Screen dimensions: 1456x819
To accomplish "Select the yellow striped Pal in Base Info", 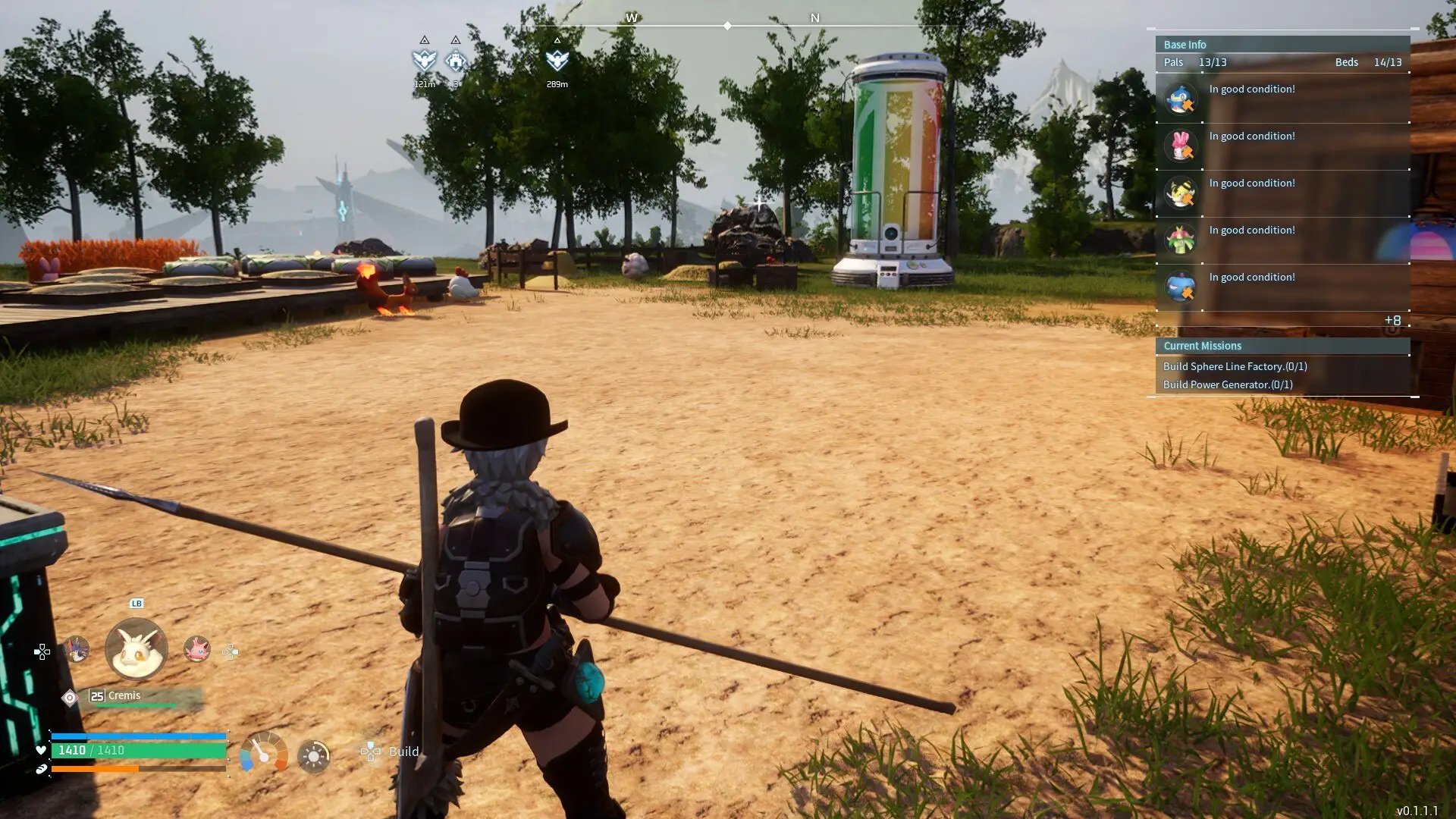I will 1181,193.
